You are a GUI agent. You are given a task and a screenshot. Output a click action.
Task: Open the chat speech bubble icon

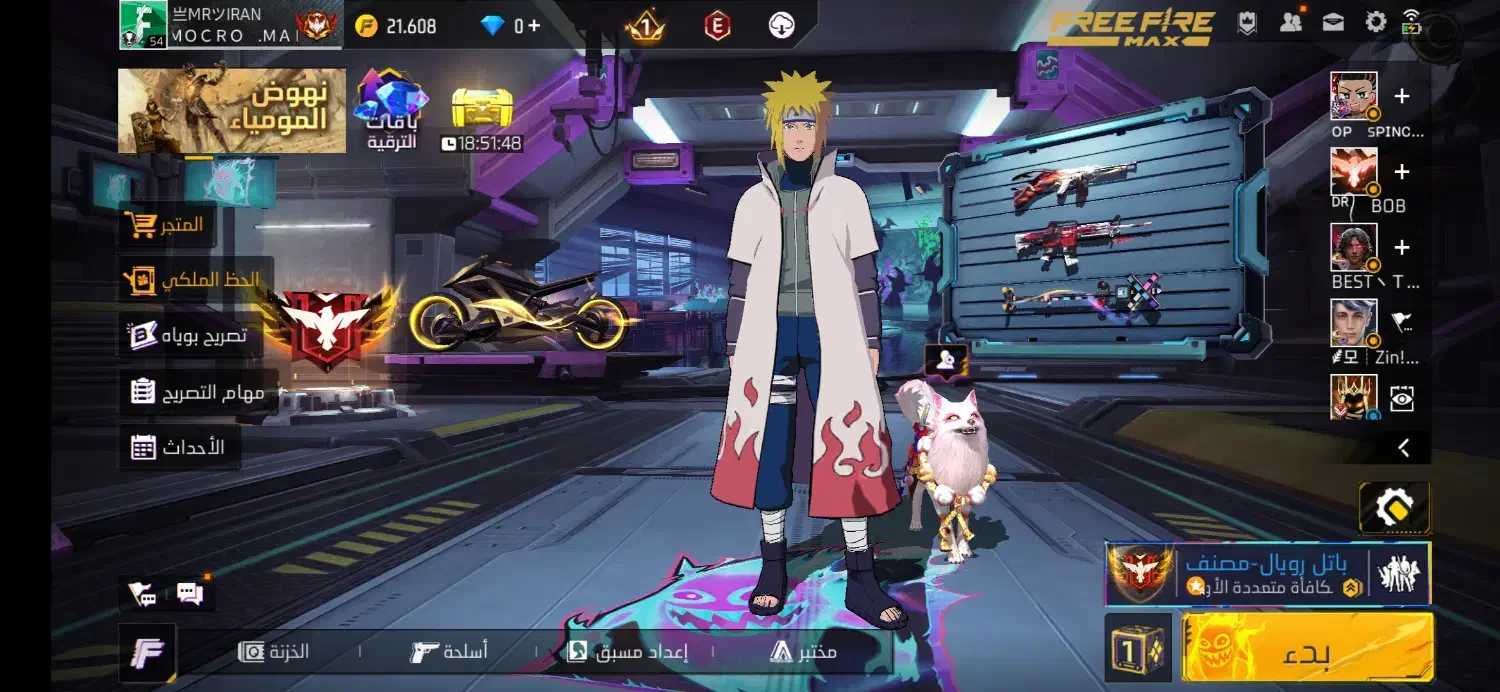click(190, 594)
